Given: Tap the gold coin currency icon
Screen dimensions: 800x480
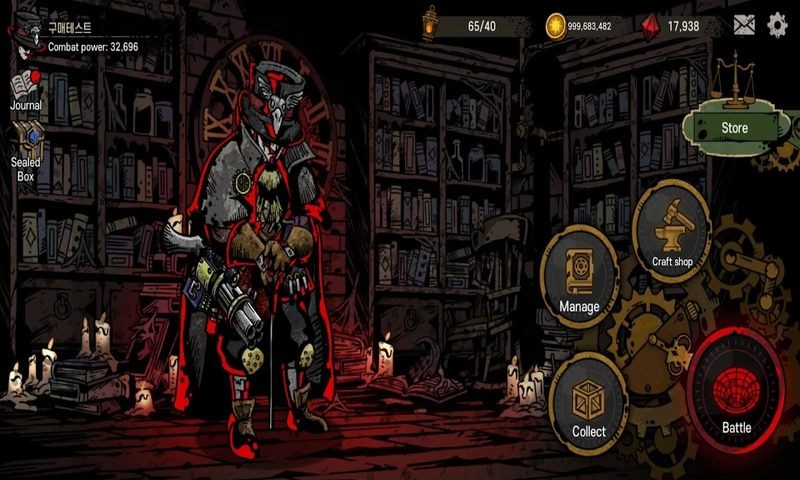Looking at the screenshot, I should click(x=555, y=25).
